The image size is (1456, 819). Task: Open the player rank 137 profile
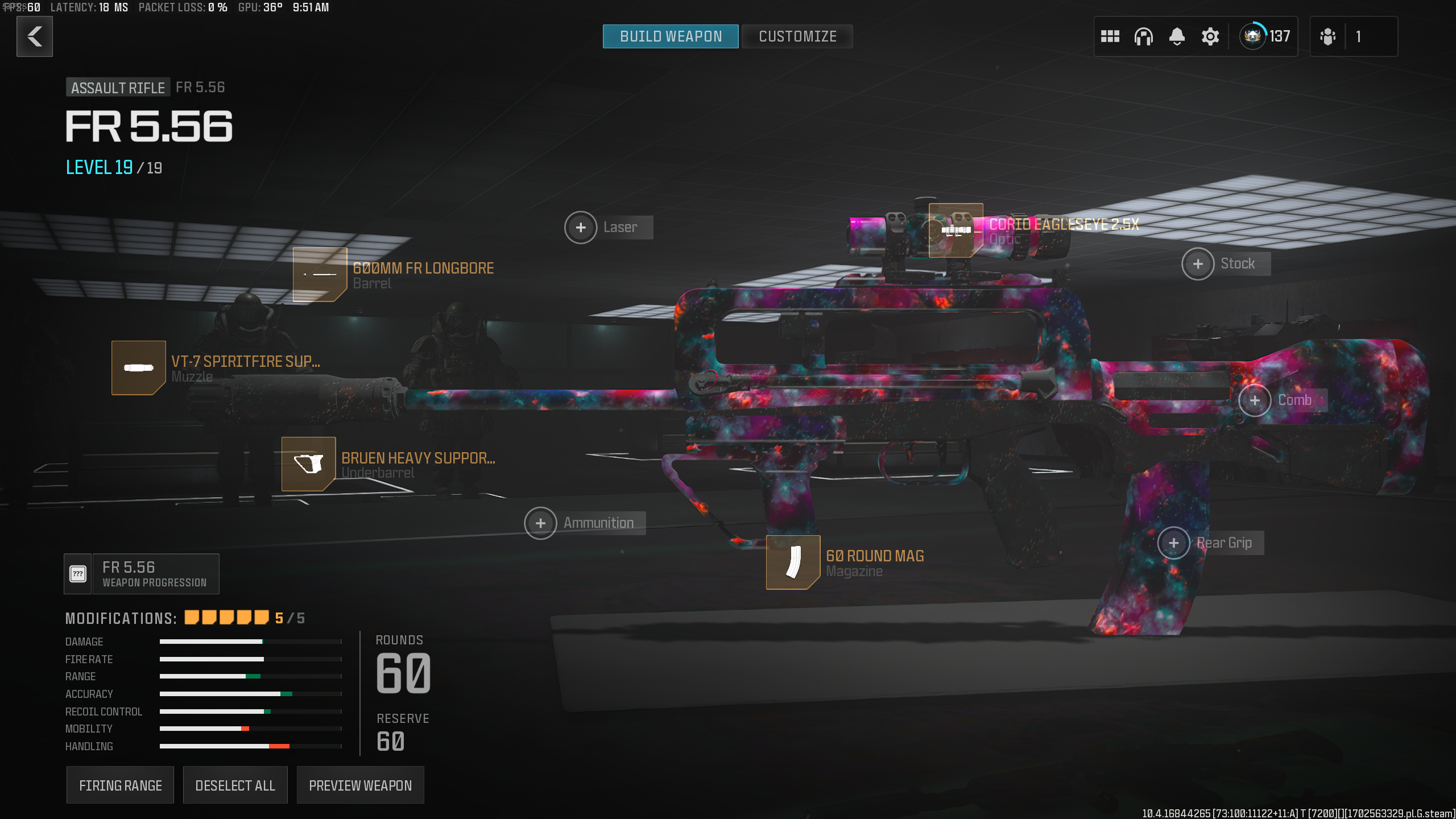tap(1265, 36)
